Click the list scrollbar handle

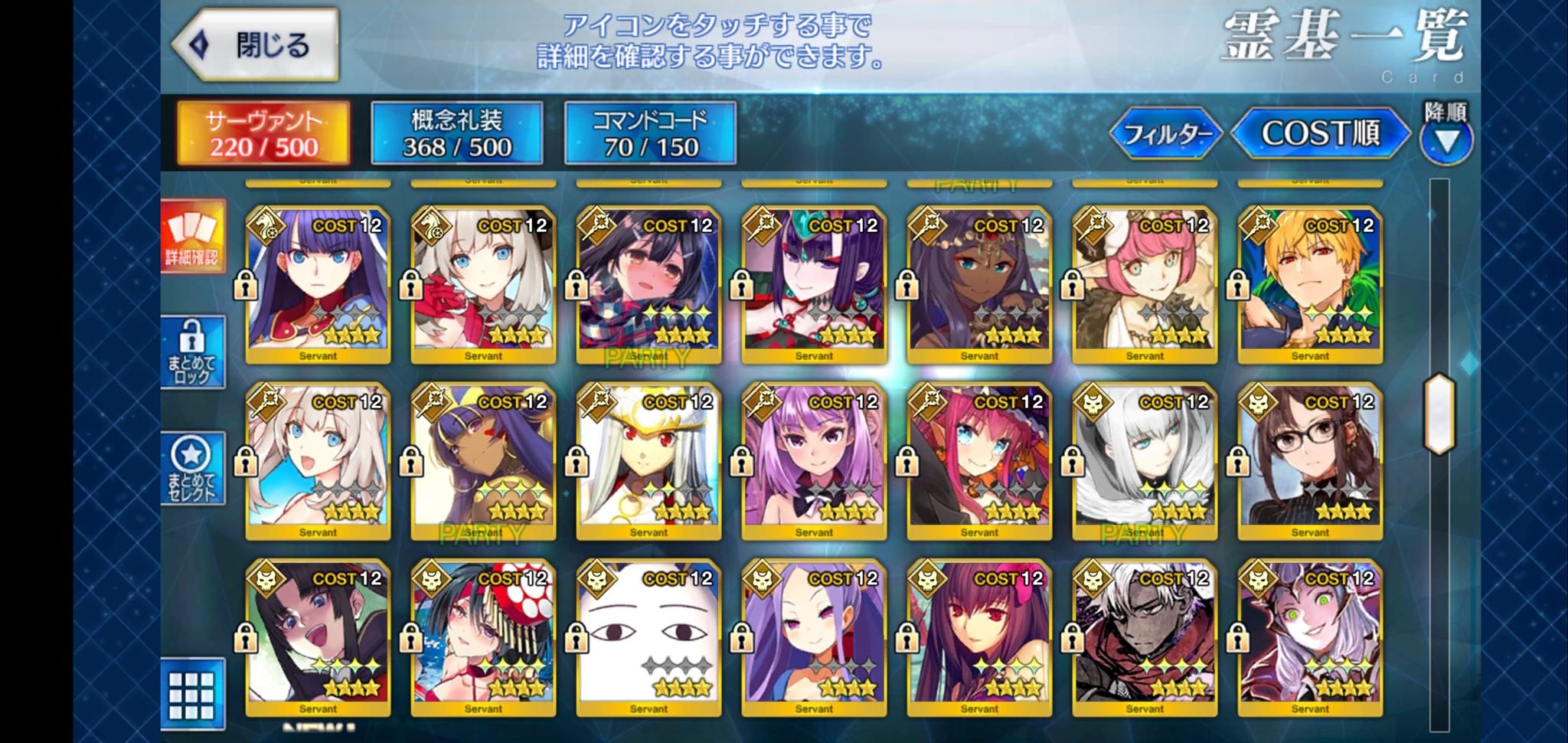[x=1439, y=414]
